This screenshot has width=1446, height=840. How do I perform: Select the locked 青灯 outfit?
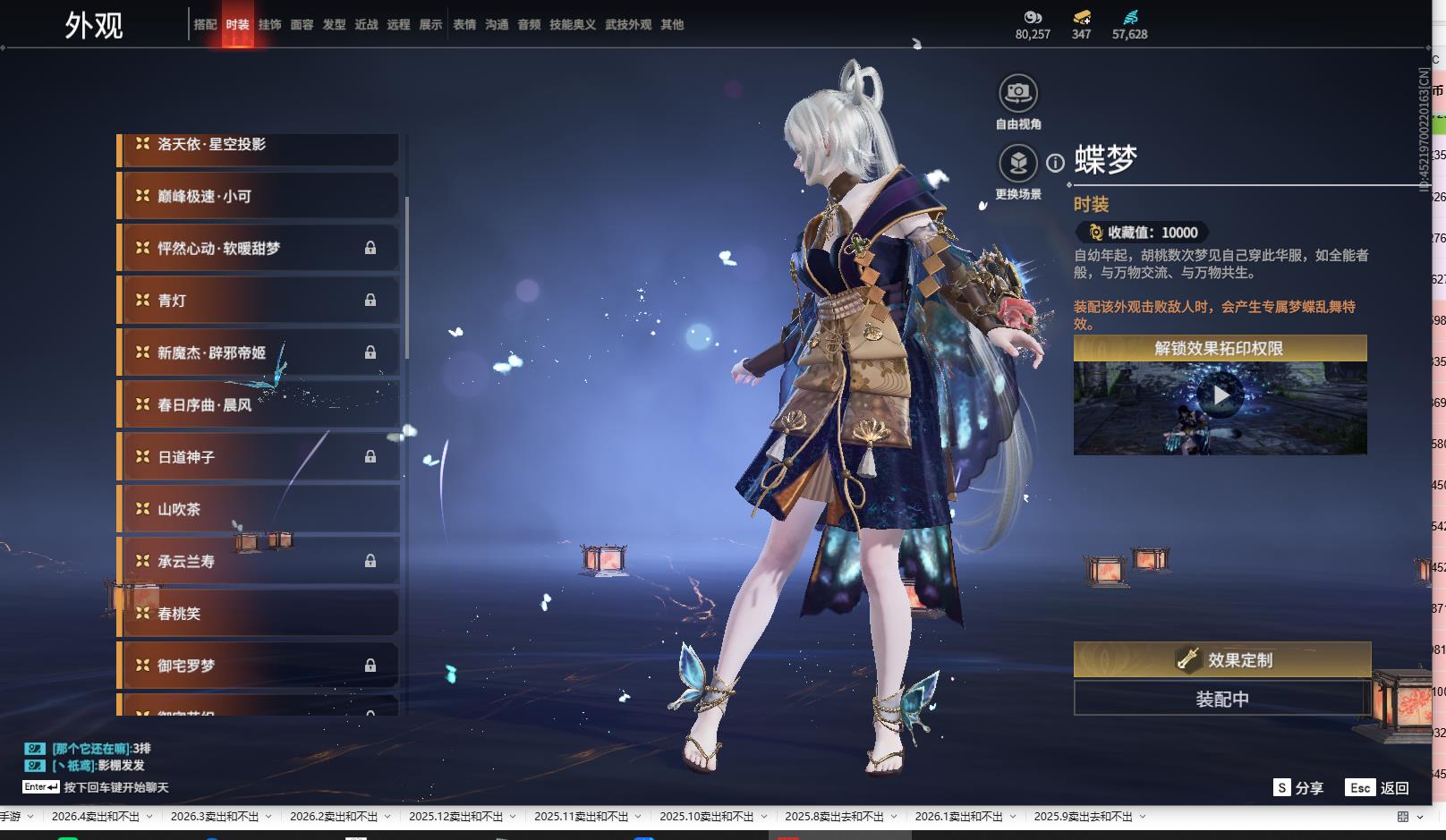(x=258, y=301)
